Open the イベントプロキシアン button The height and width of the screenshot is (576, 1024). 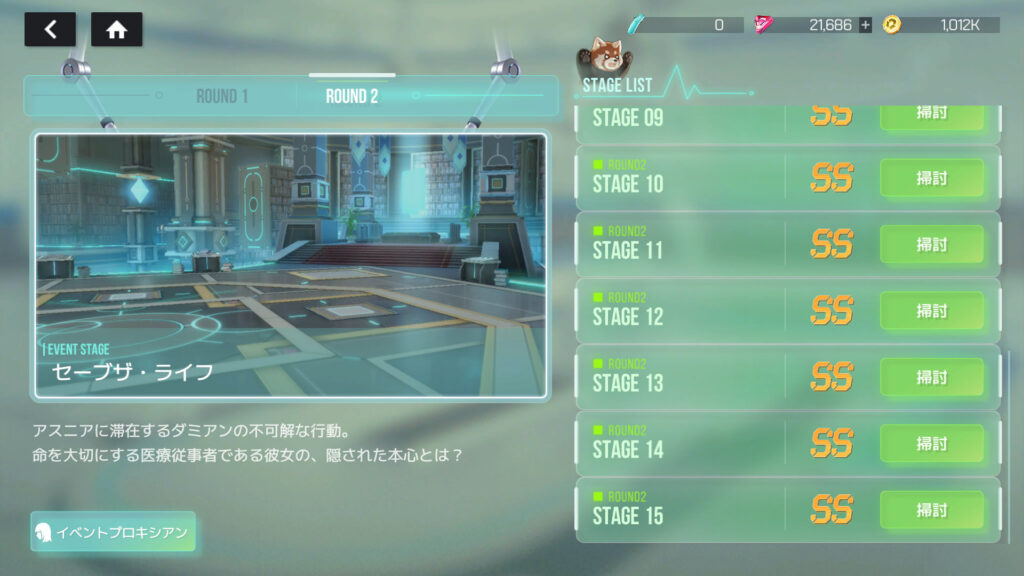[113, 532]
